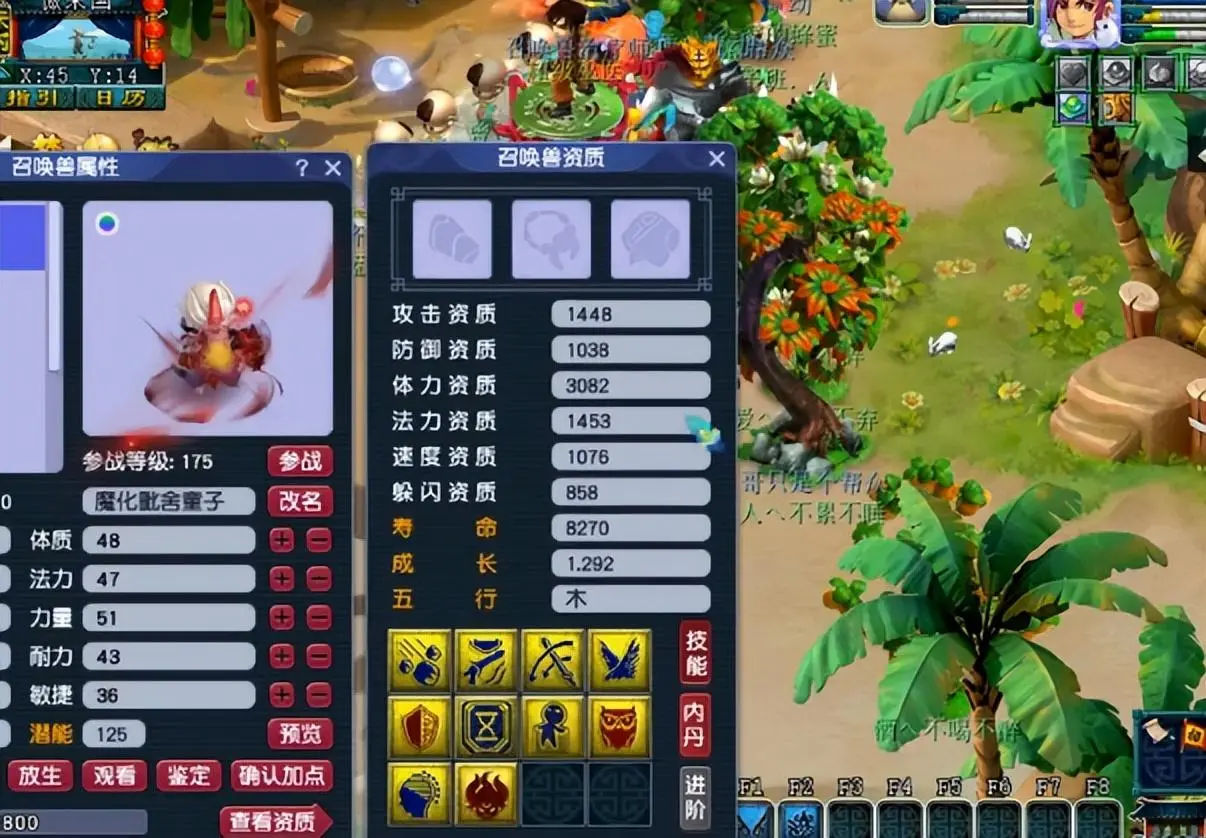Decrease 力量 with its minus button

coord(319,618)
